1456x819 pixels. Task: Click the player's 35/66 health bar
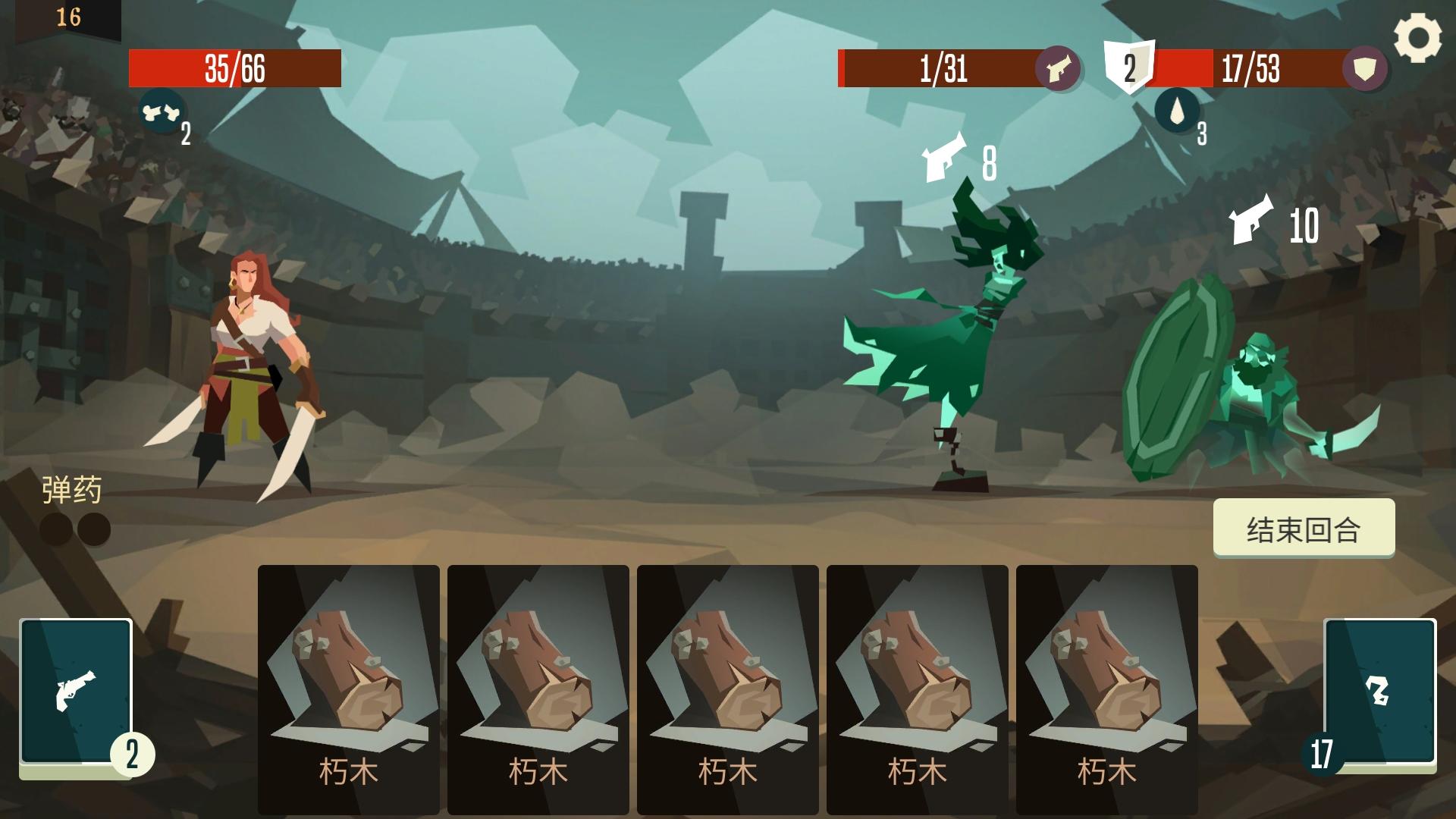coord(235,67)
